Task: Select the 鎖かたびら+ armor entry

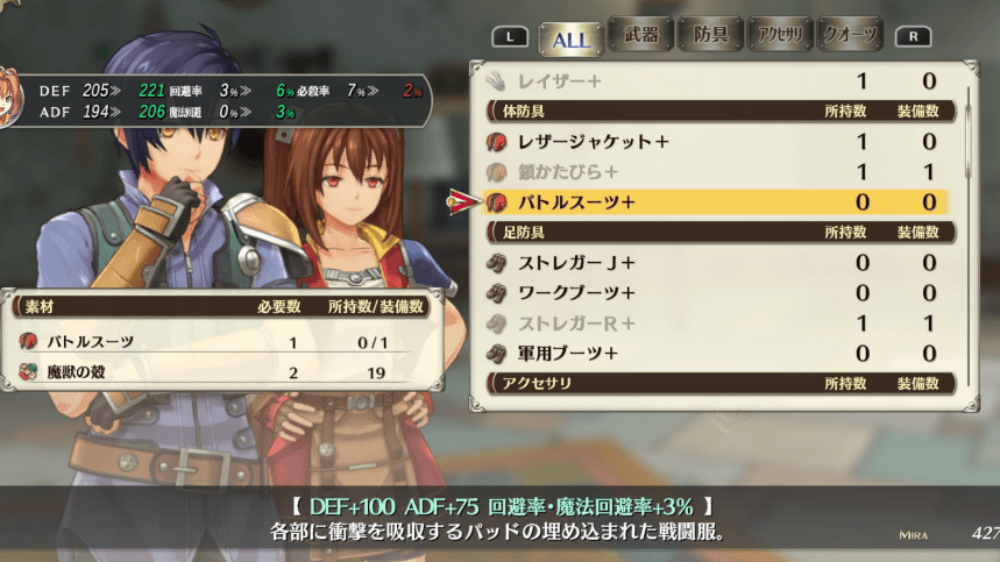Action: (715, 172)
